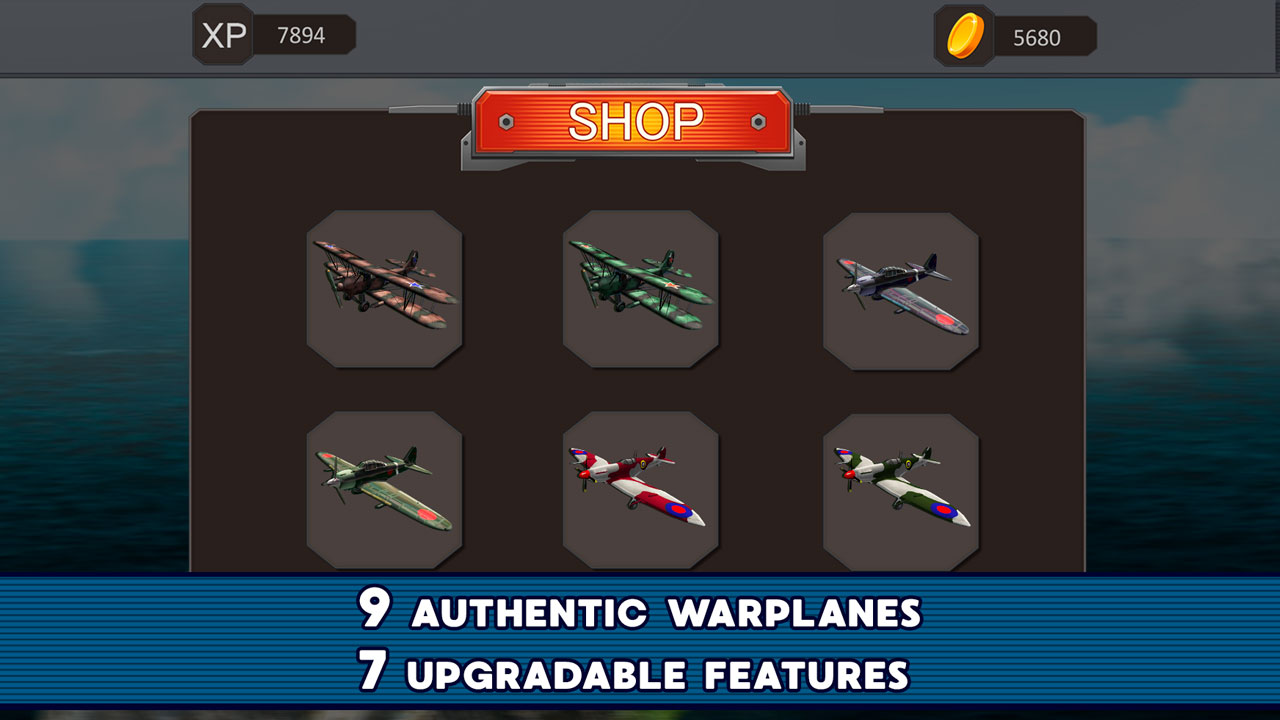Select the brown biplane in the shop

383,289
